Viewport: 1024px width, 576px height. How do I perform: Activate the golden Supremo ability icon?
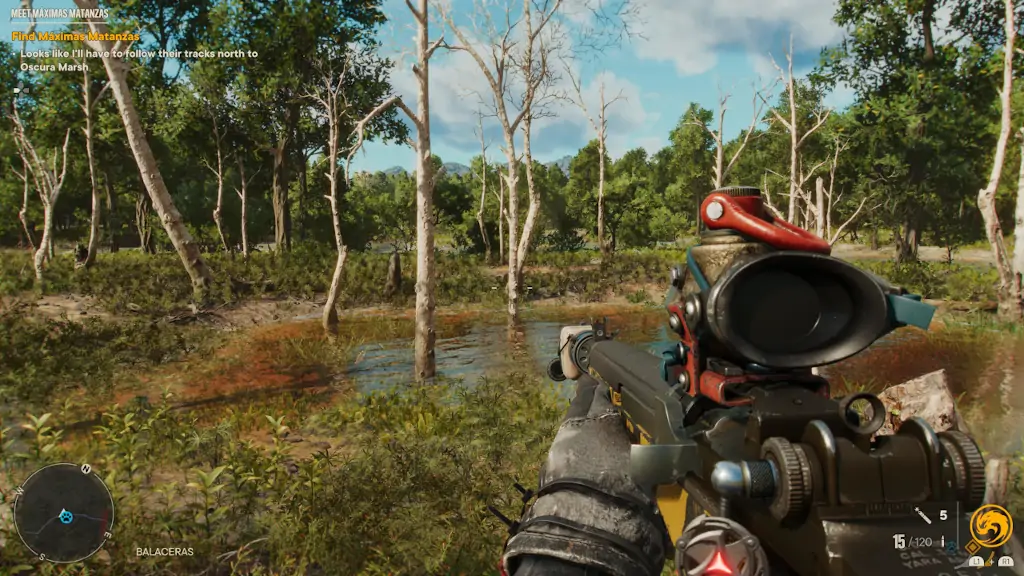(x=990, y=526)
